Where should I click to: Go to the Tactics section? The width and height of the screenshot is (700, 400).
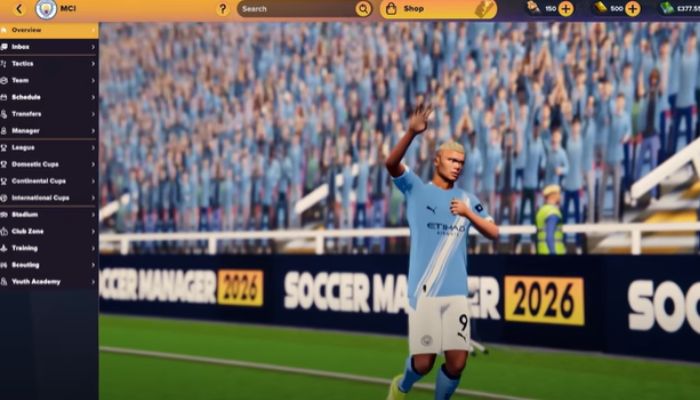(48, 63)
